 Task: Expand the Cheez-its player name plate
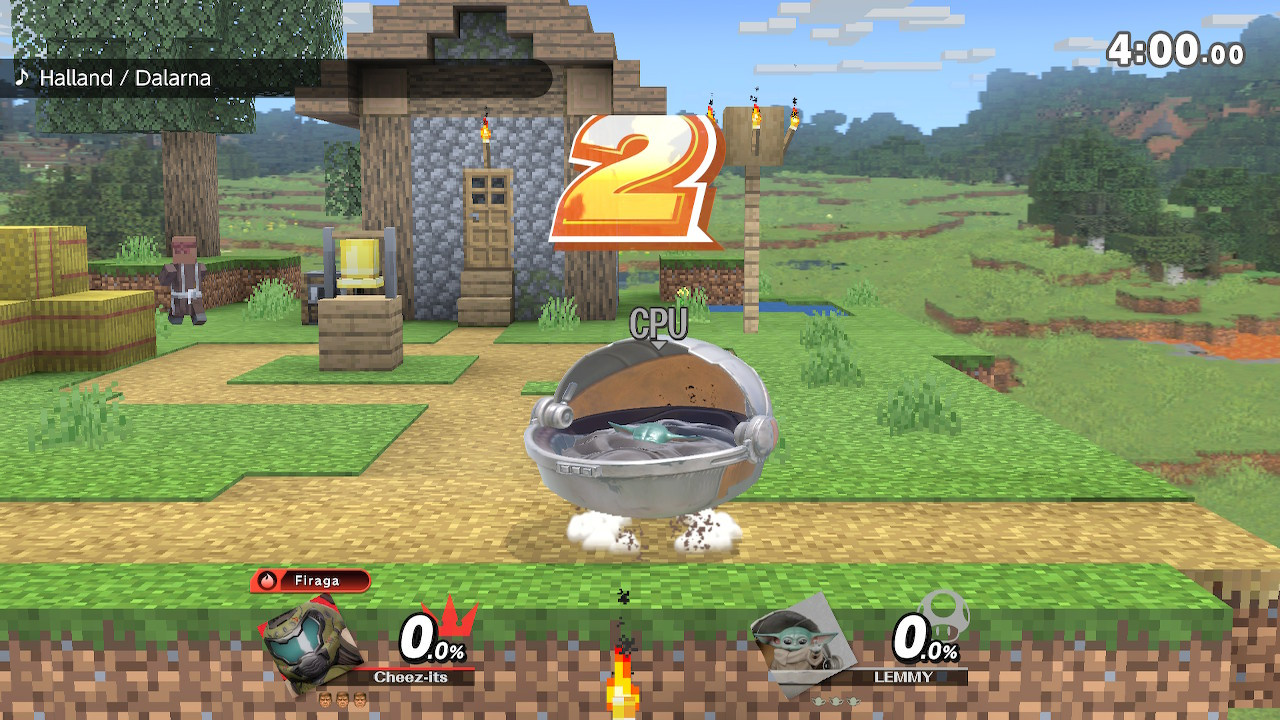409,677
